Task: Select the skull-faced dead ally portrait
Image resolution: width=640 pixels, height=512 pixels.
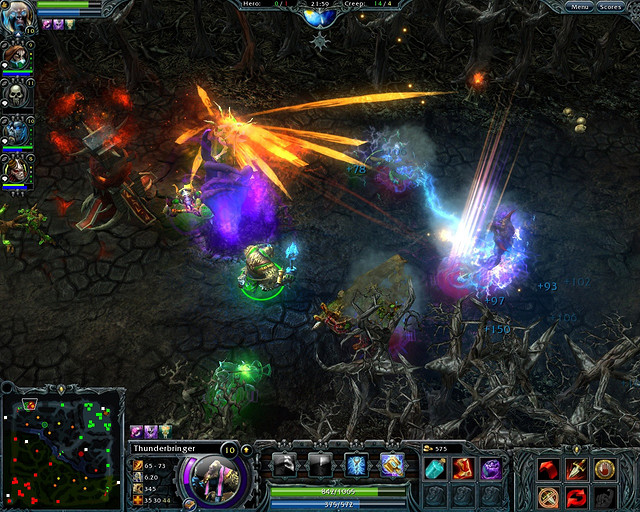Action: pyautogui.click(x=18, y=94)
